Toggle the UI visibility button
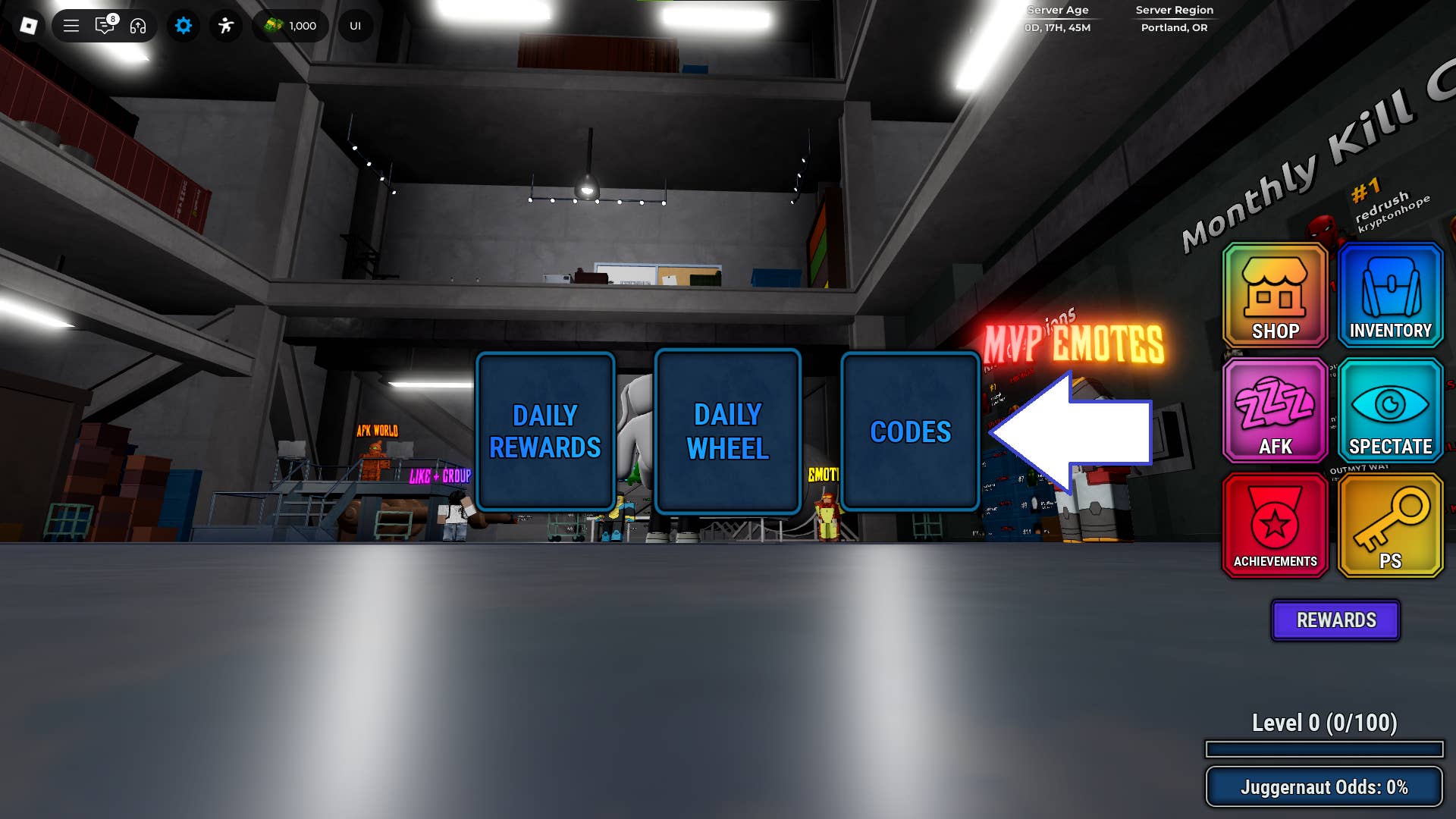1456x819 pixels. [x=354, y=25]
